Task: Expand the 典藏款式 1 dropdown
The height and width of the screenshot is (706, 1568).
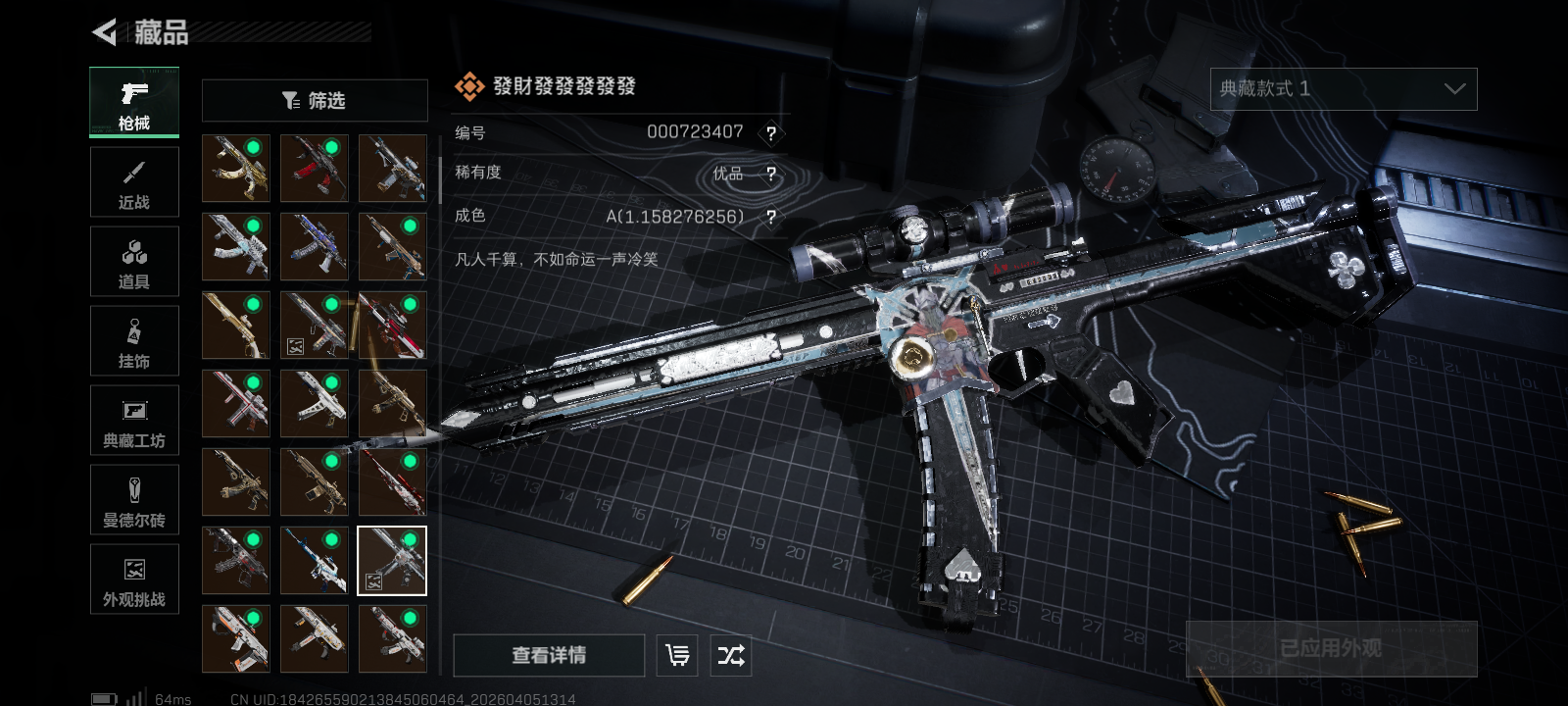Action: [1343, 89]
